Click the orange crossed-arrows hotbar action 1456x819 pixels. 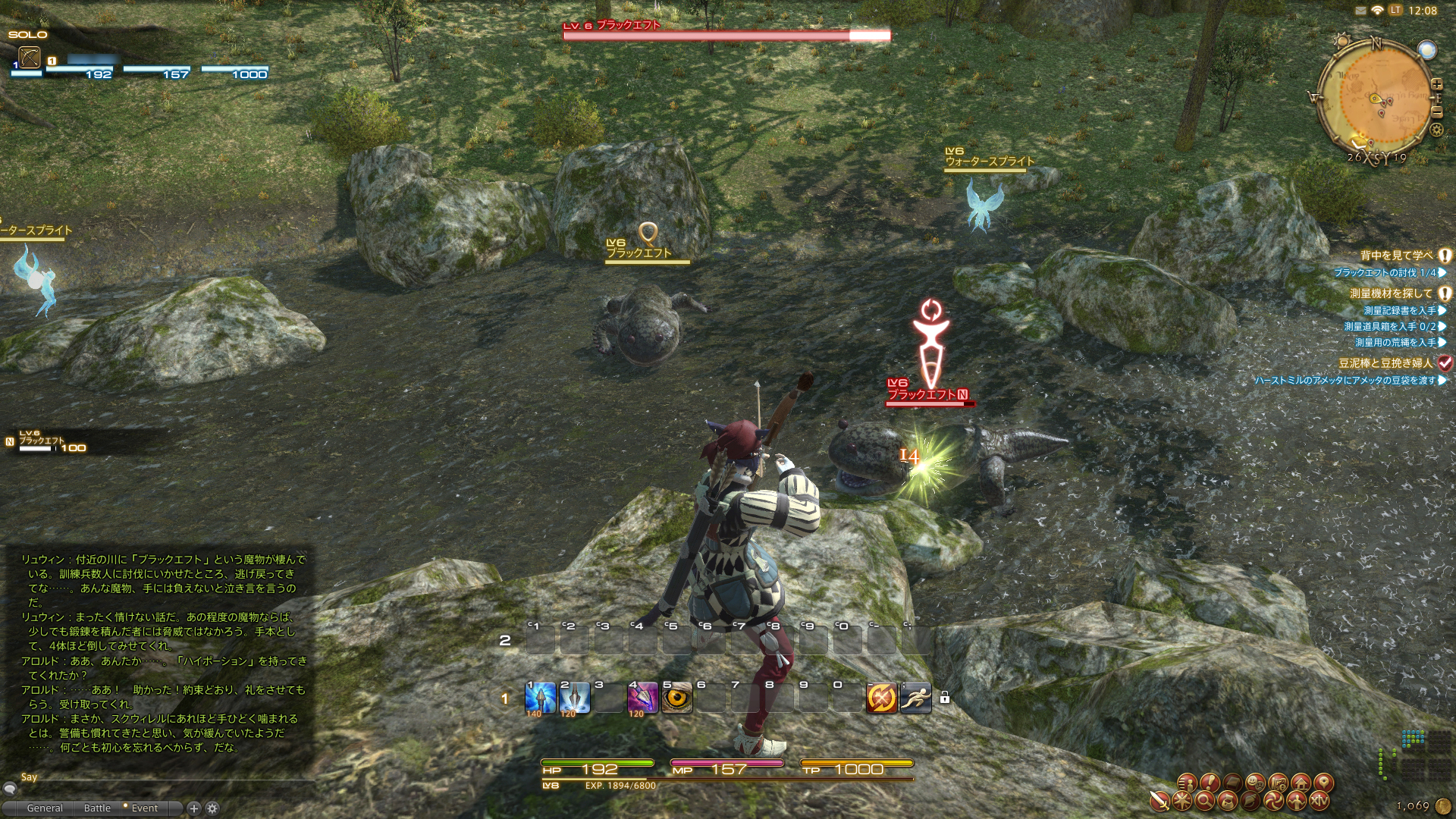point(881,698)
